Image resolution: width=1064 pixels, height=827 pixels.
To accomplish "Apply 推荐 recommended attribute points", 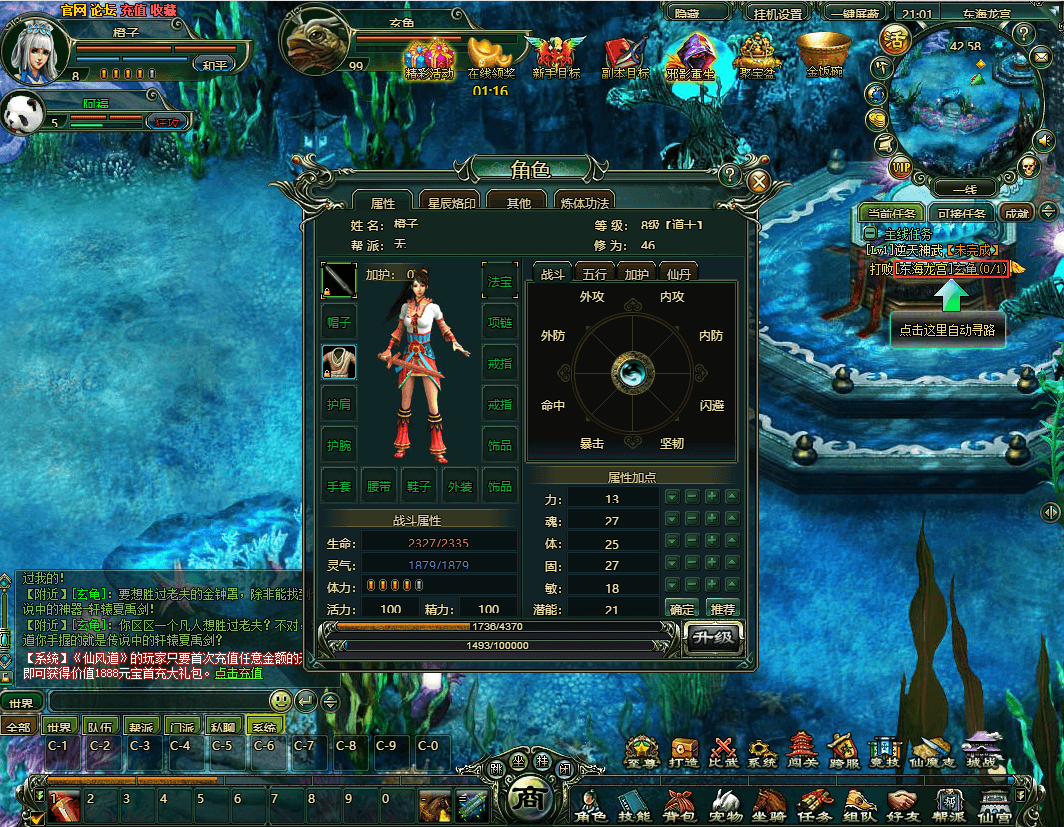I will (722, 608).
